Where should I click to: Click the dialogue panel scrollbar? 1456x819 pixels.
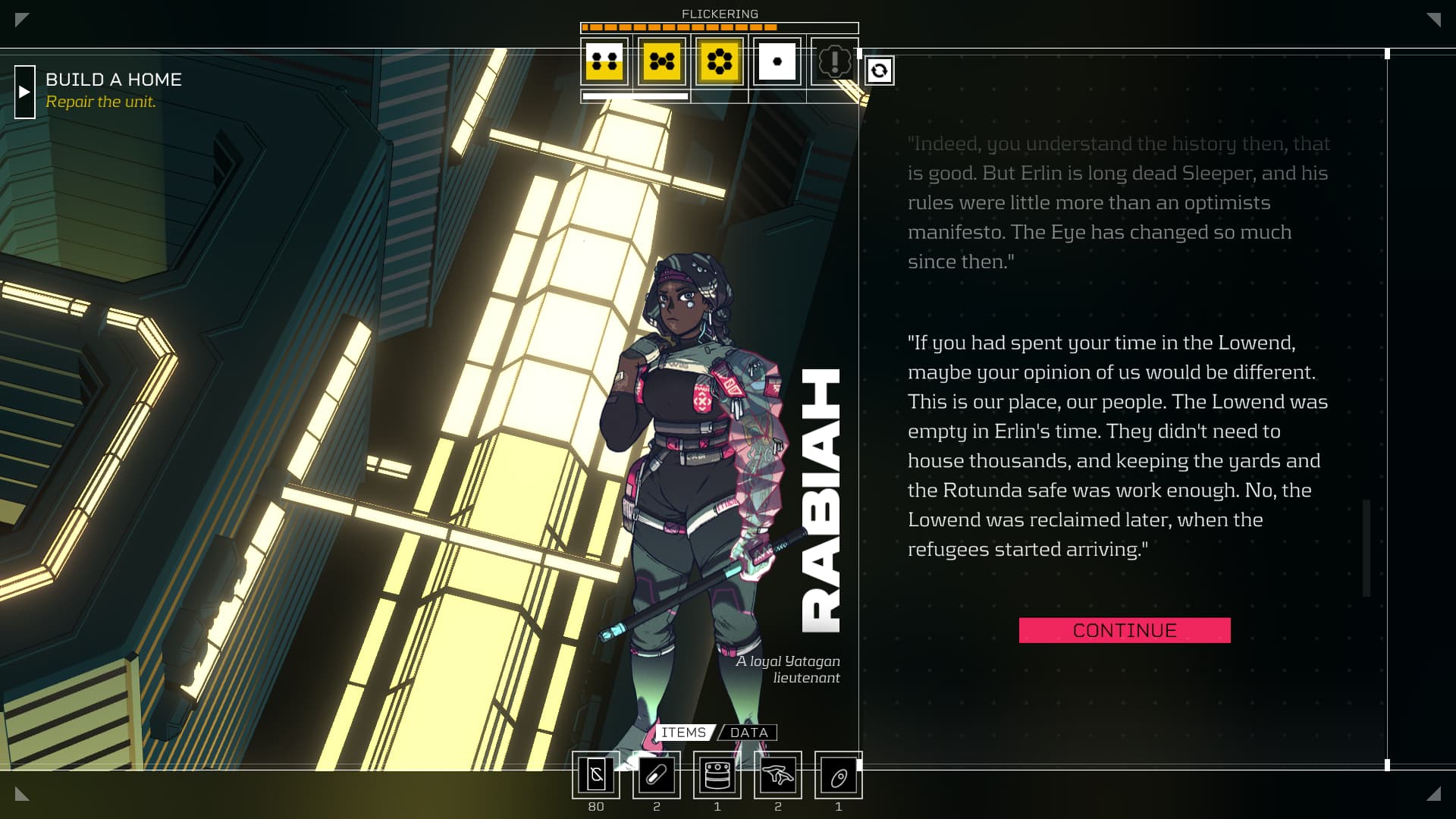tap(1367, 548)
